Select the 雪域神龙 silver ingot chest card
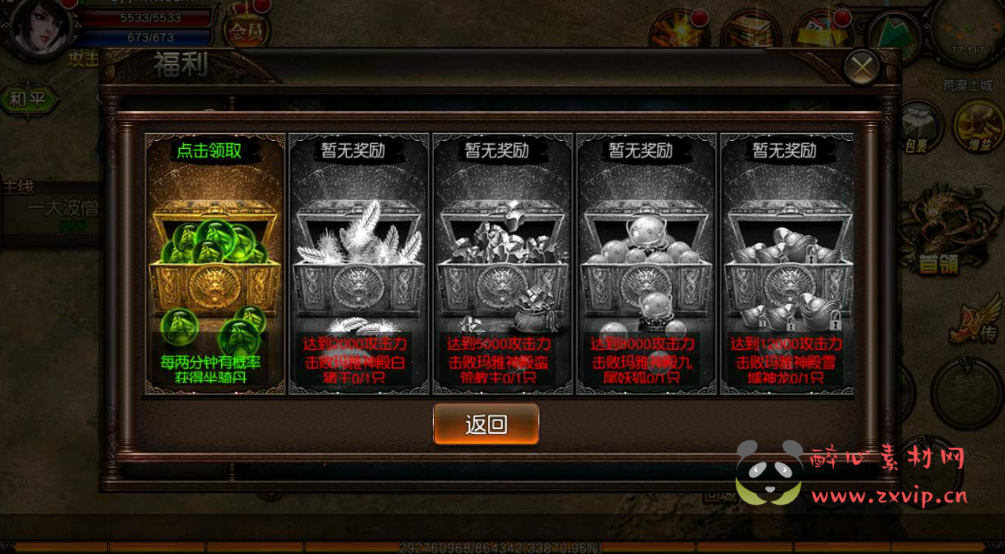 tap(788, 264)
